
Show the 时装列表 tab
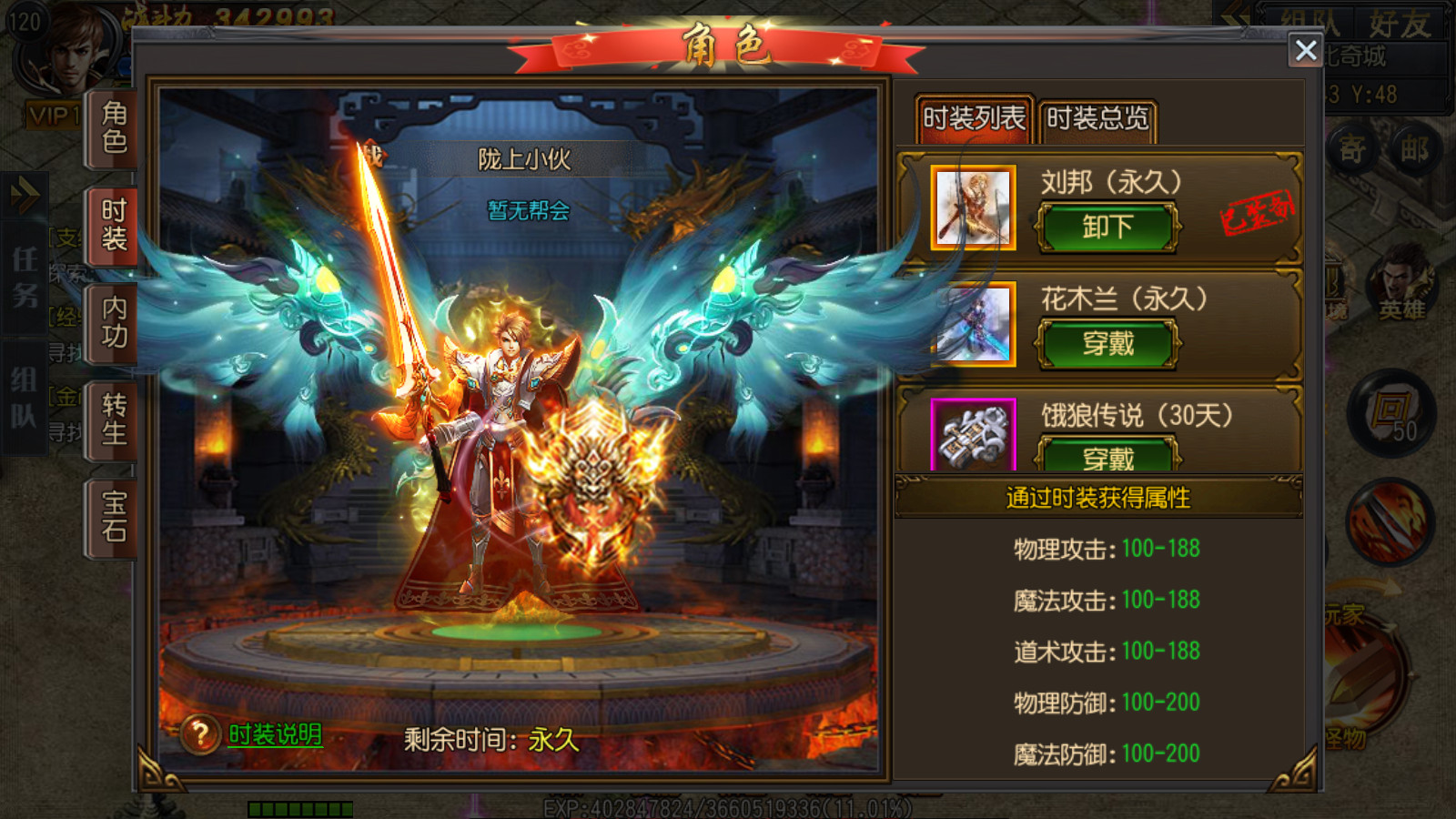974,119
